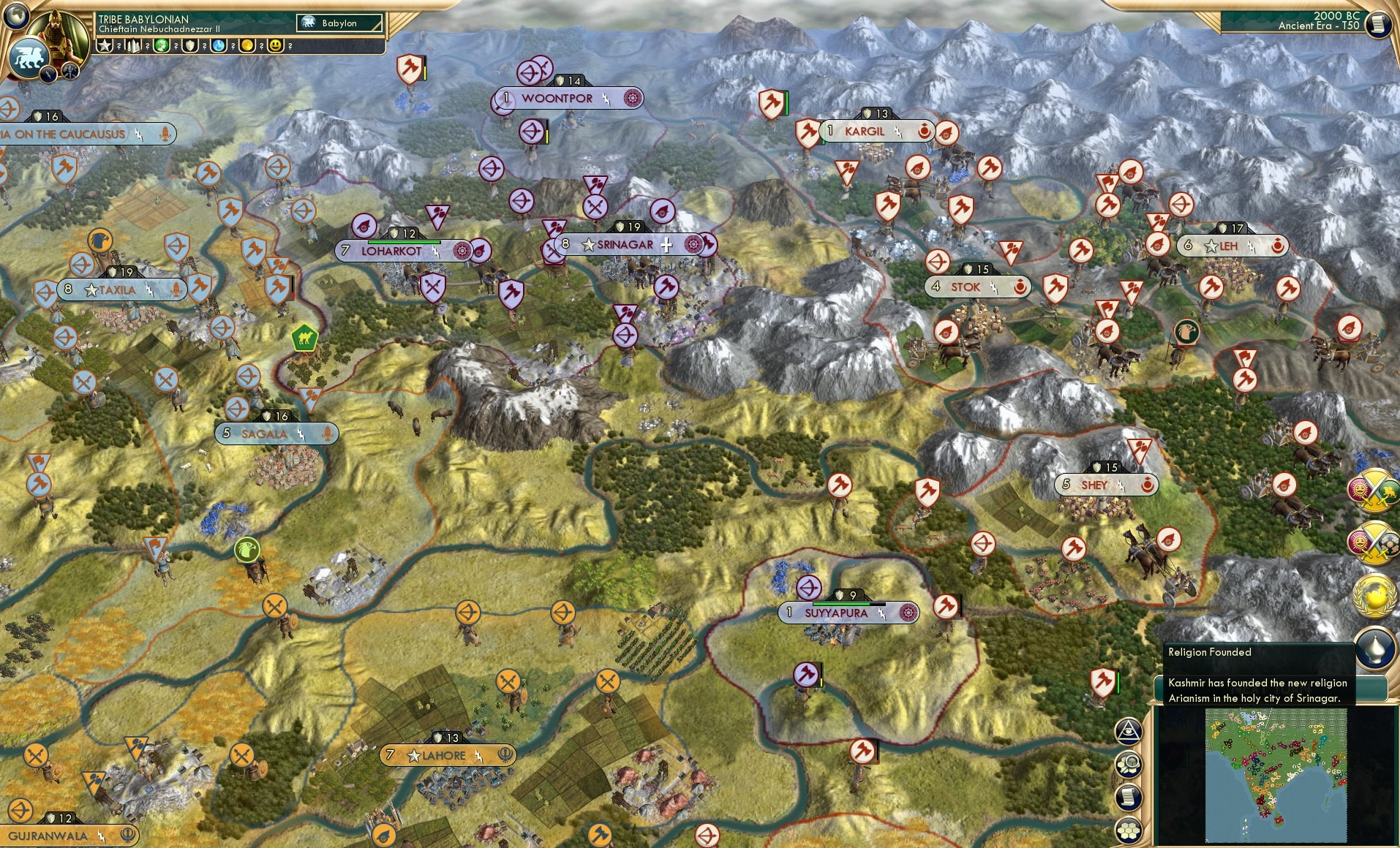Toggle map options via the eye-pyramid icon
The height and width of the screenshot is (848, 1400).
point(1129,731)
